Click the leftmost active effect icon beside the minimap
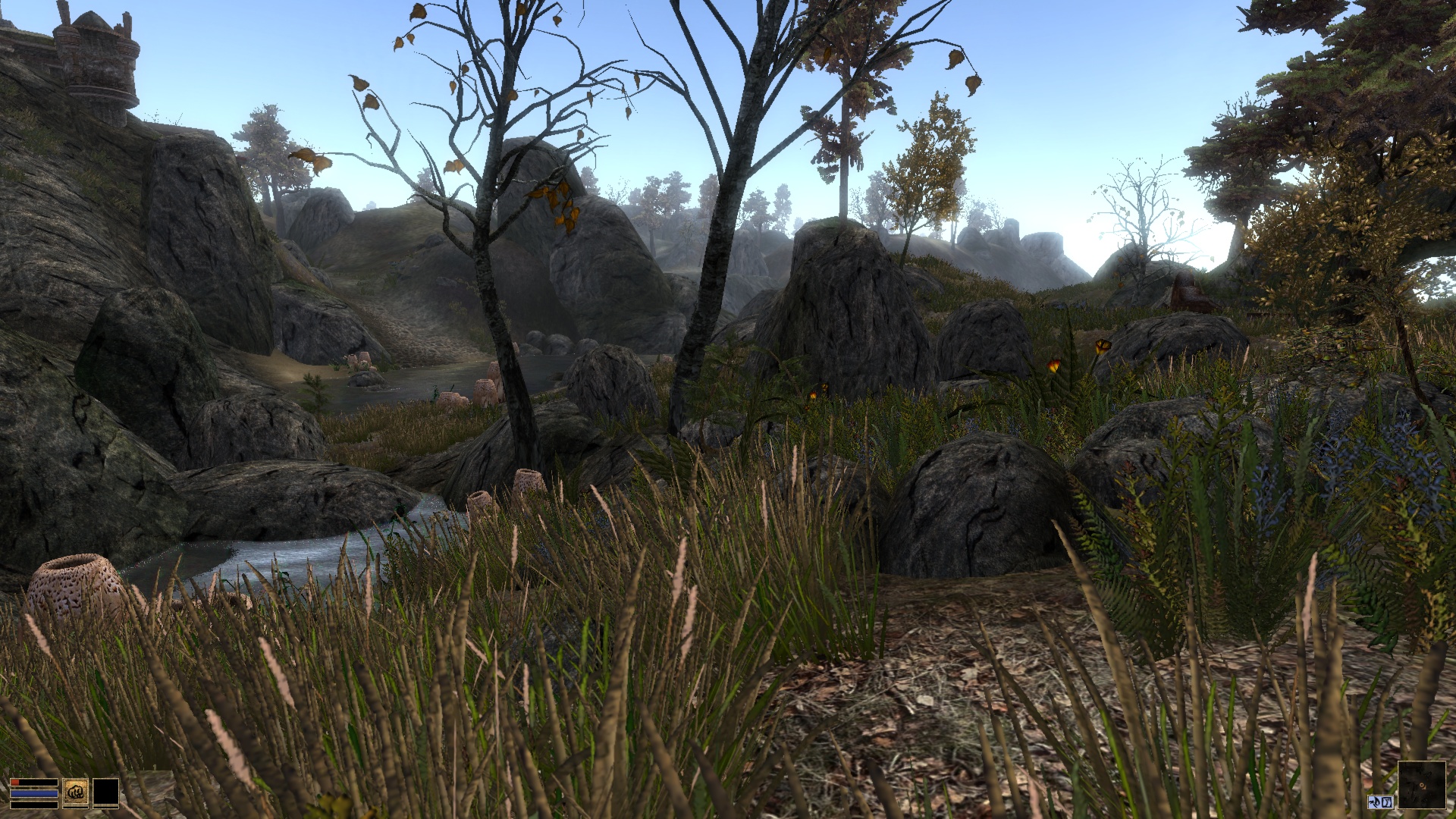1456x819 pixels. [x=1374, y=802]
